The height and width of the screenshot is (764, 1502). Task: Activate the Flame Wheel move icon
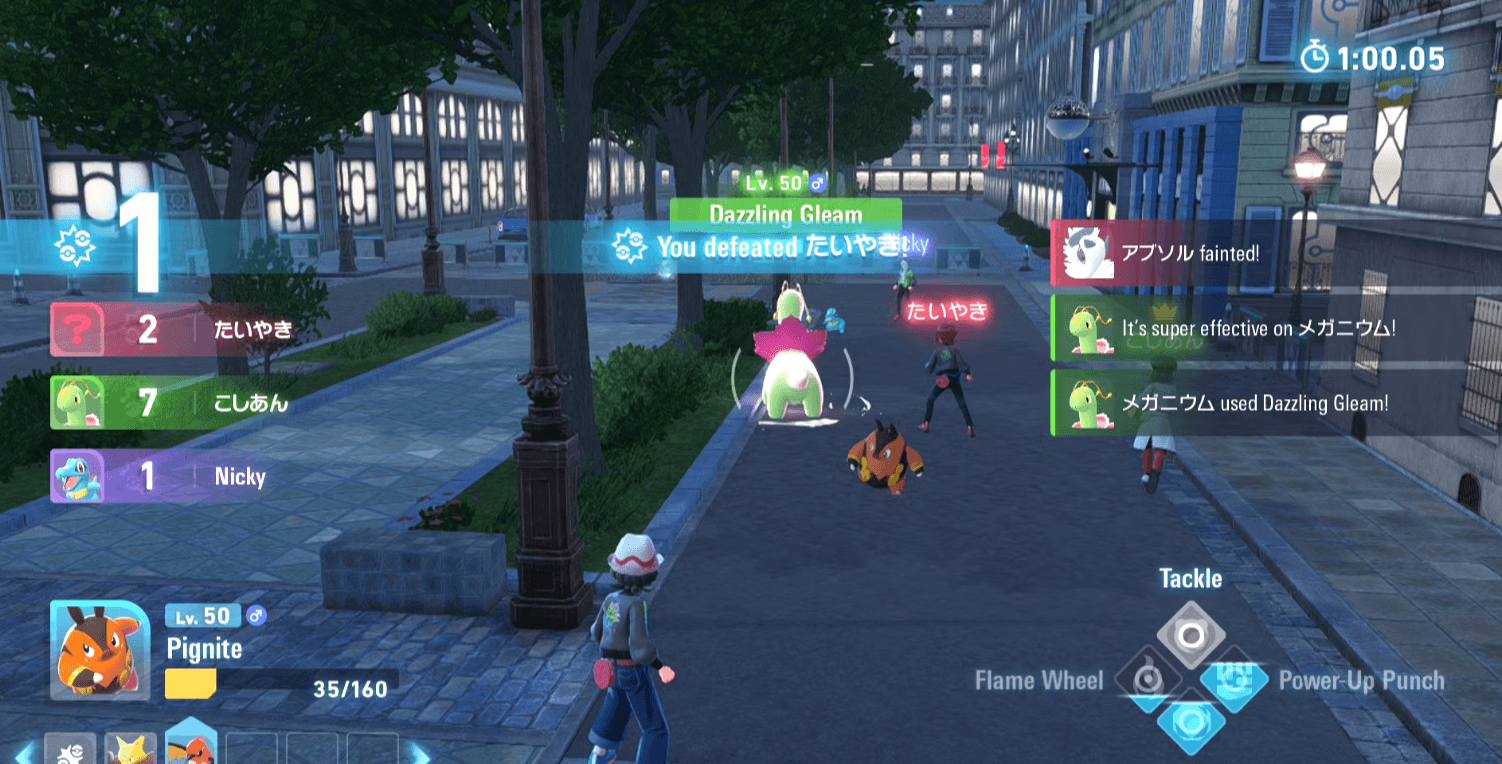coord(1149,680)
